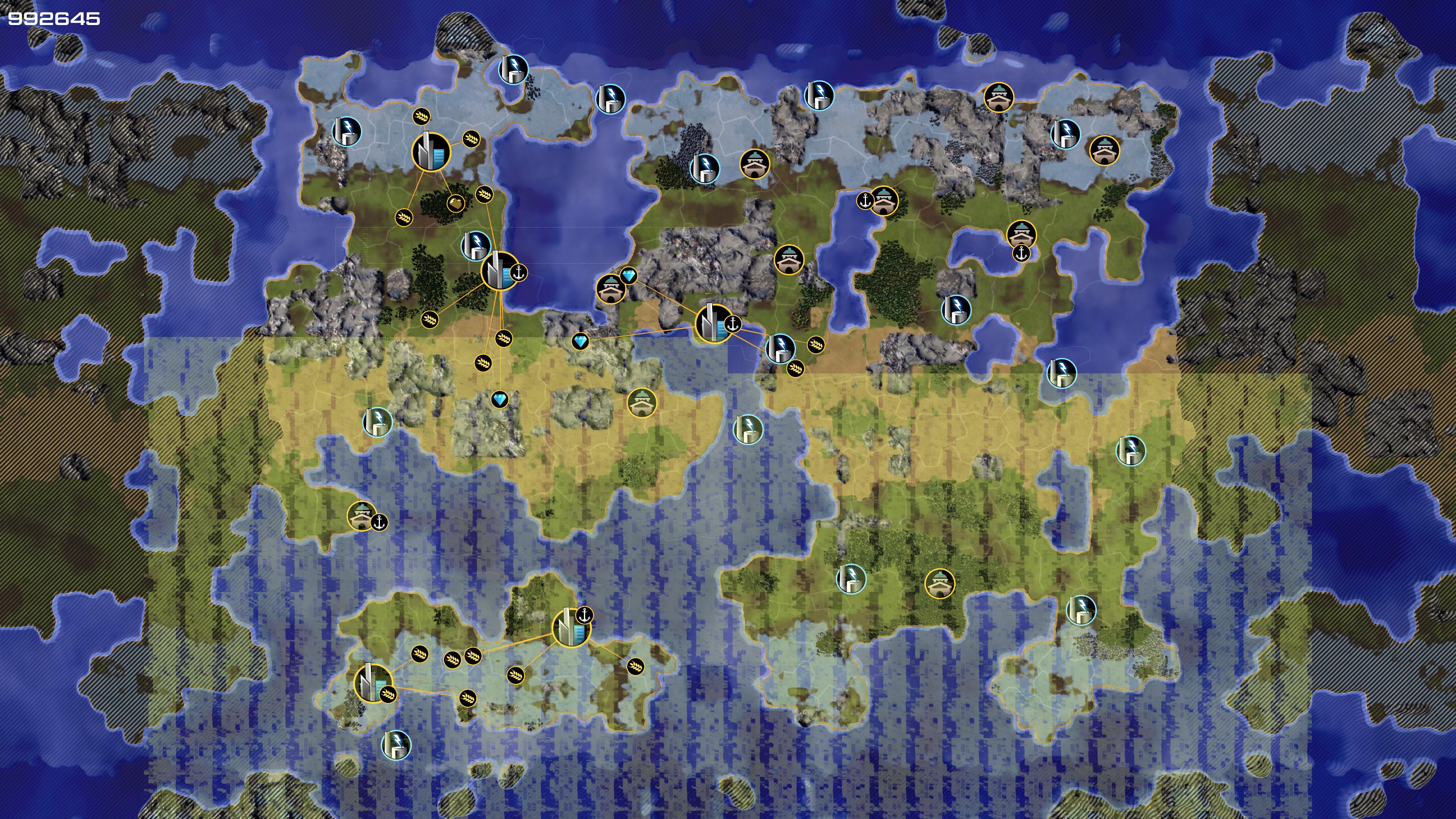Select the temple marker with anchor directly beneath it
The image size is (1456, 819).
point(1021,233)
